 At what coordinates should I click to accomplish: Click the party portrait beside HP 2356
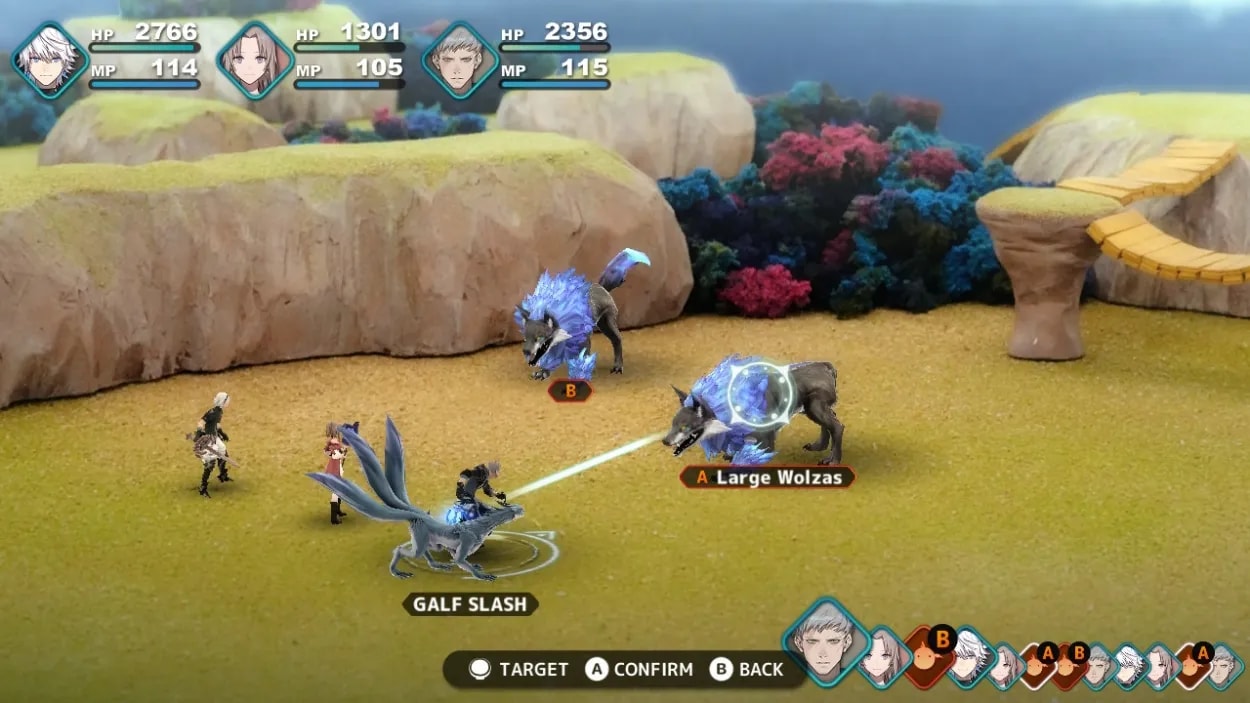(x=460, y=60)
